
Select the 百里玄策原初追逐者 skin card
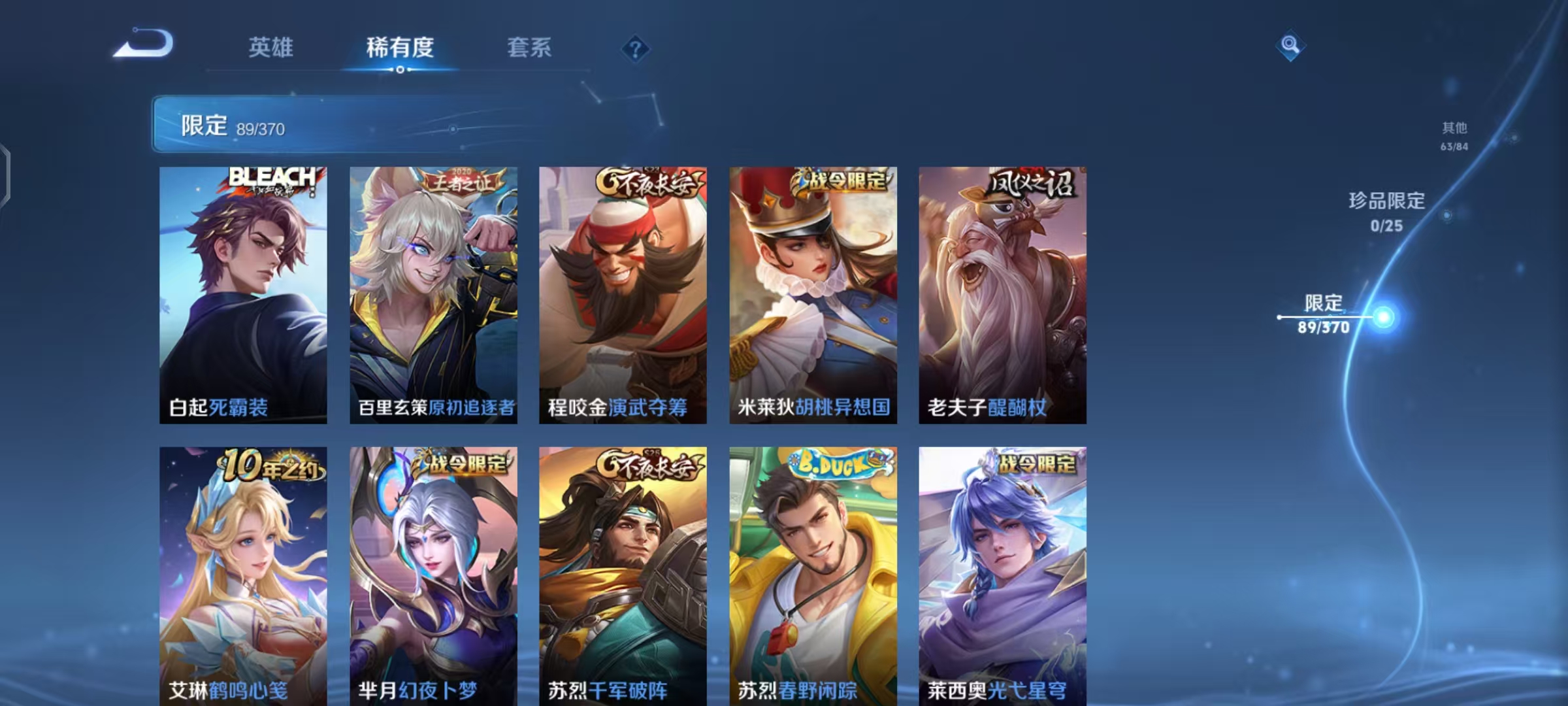(x=433, y=294)
